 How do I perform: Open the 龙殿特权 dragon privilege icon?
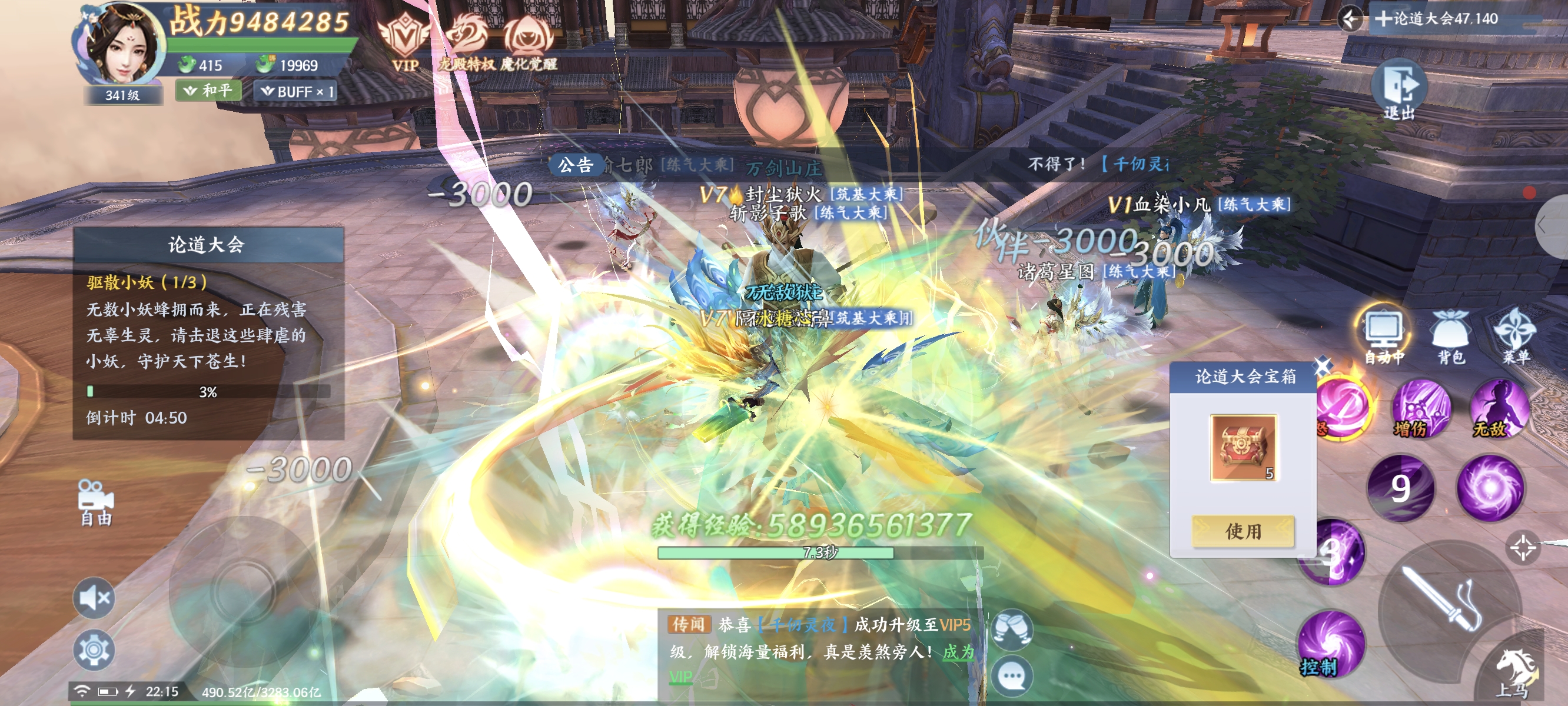pos(467,42)
